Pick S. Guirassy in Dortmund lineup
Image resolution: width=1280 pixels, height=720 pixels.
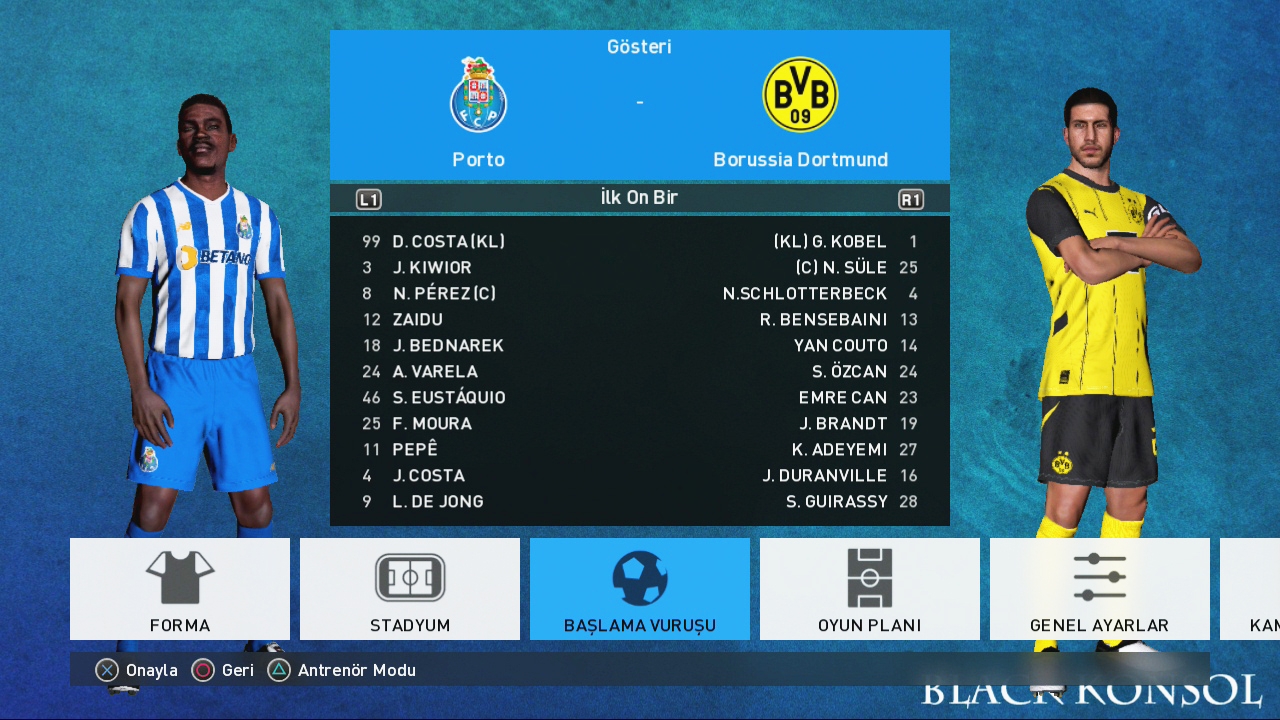(837, 502)
